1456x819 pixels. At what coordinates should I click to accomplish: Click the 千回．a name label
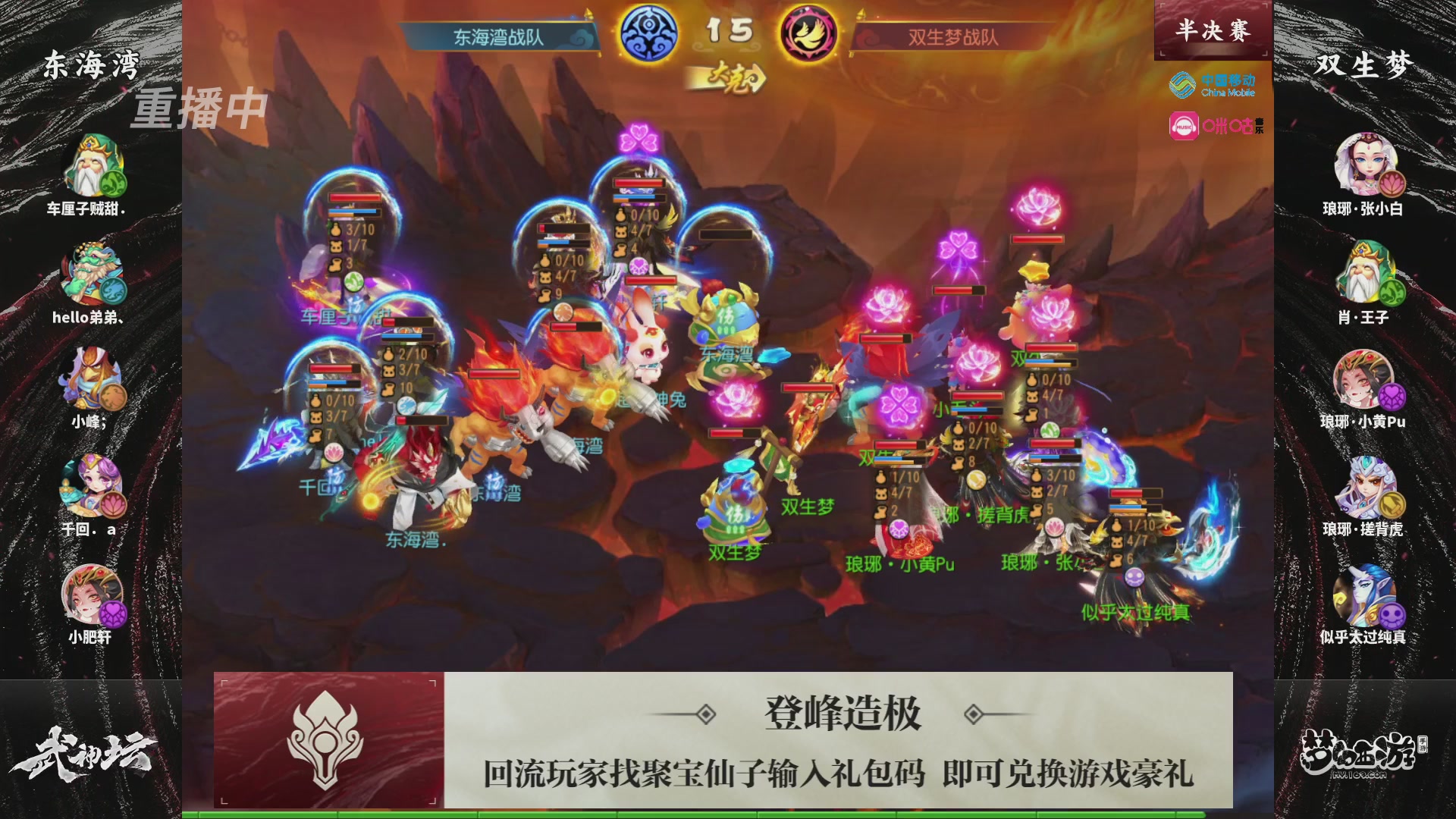[90, 531]
